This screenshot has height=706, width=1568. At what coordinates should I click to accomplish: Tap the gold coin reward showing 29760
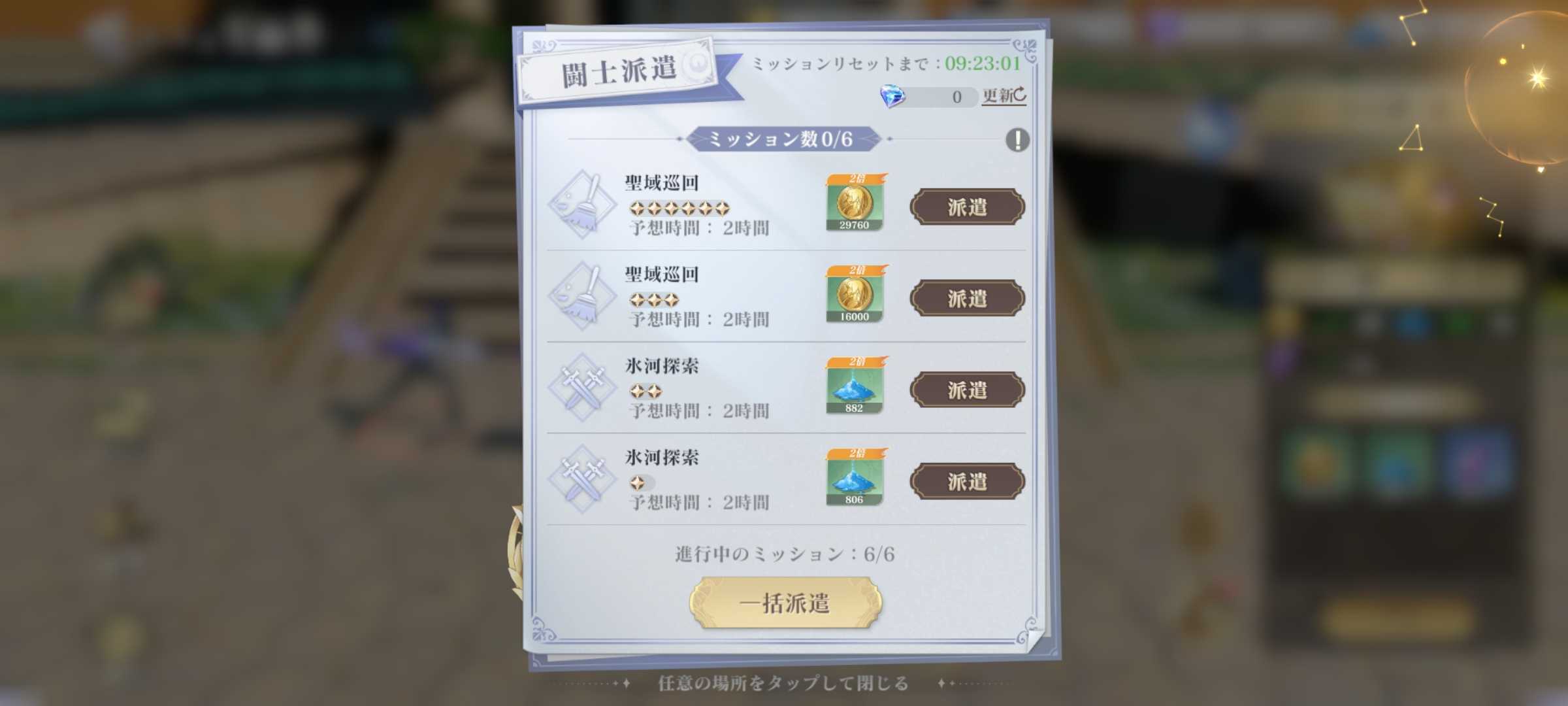tap(856, 206)
